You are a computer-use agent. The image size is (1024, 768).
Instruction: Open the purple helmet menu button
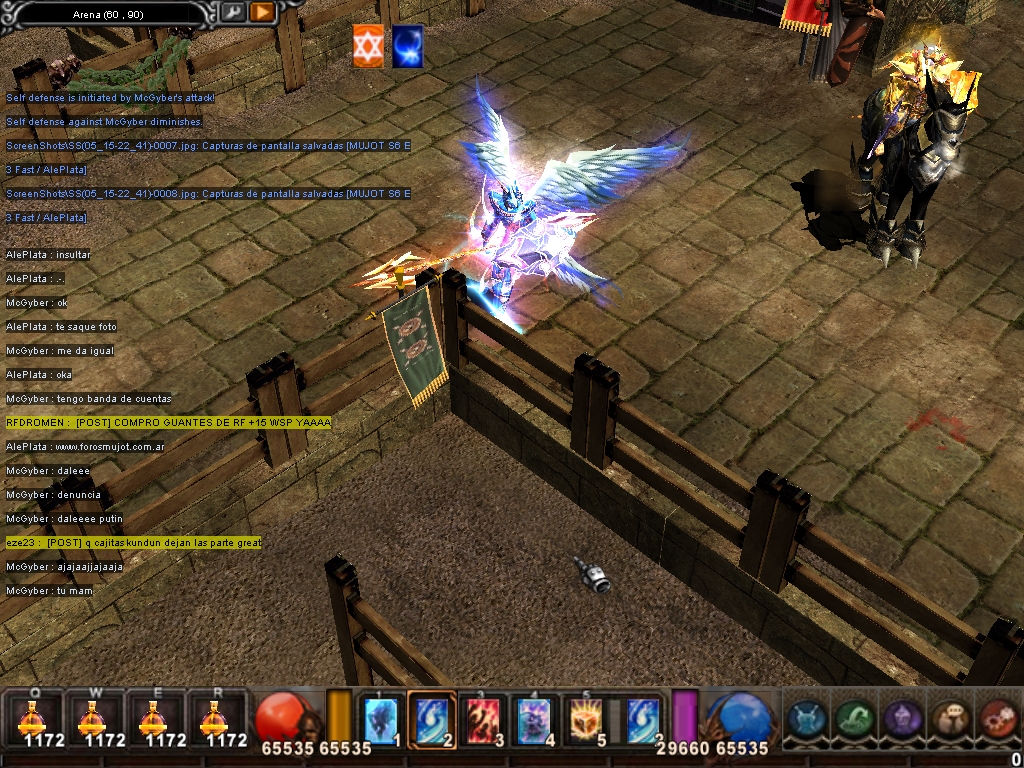point(902,718)
